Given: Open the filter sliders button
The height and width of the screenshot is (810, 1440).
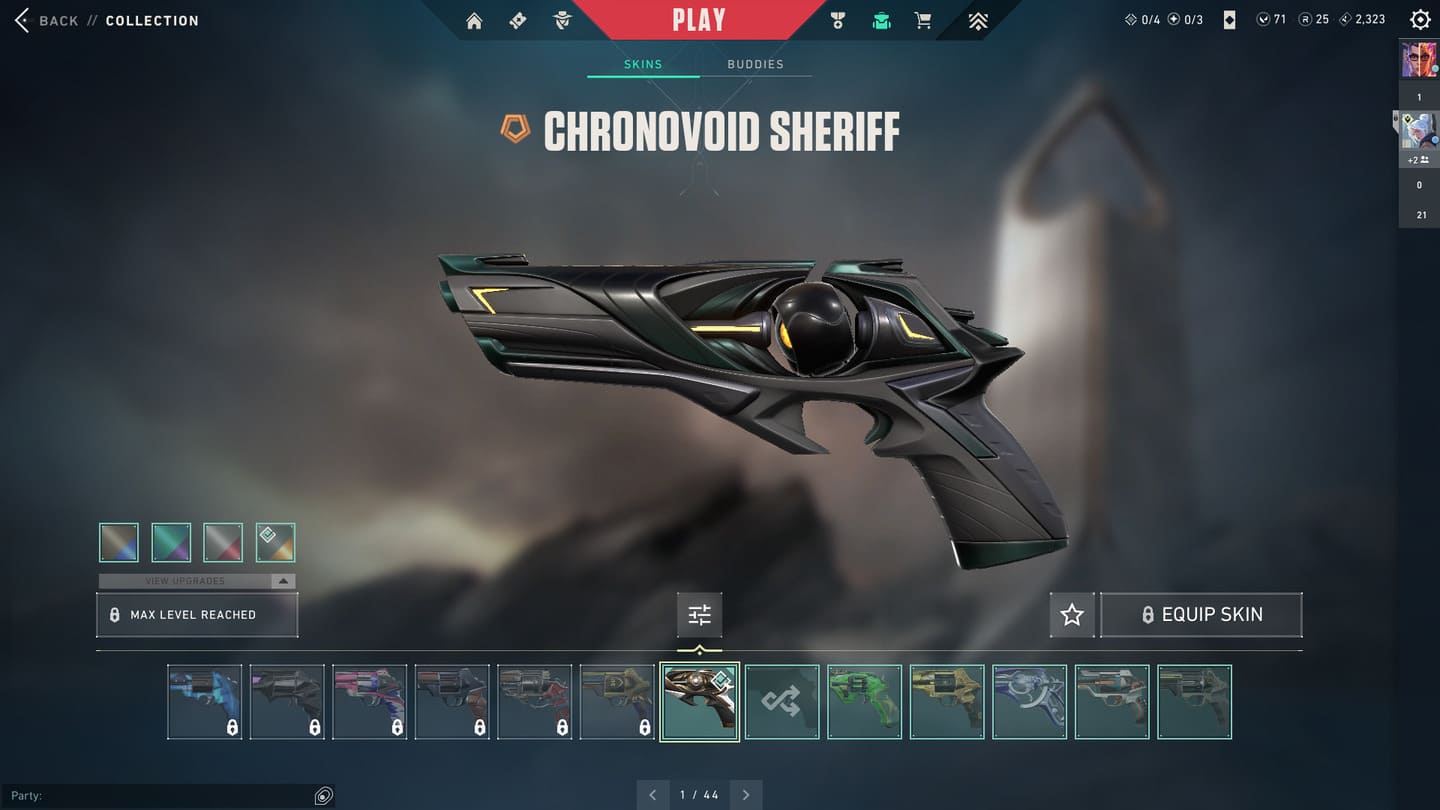Looking at the screenshot, I should [x=699, y=615].
